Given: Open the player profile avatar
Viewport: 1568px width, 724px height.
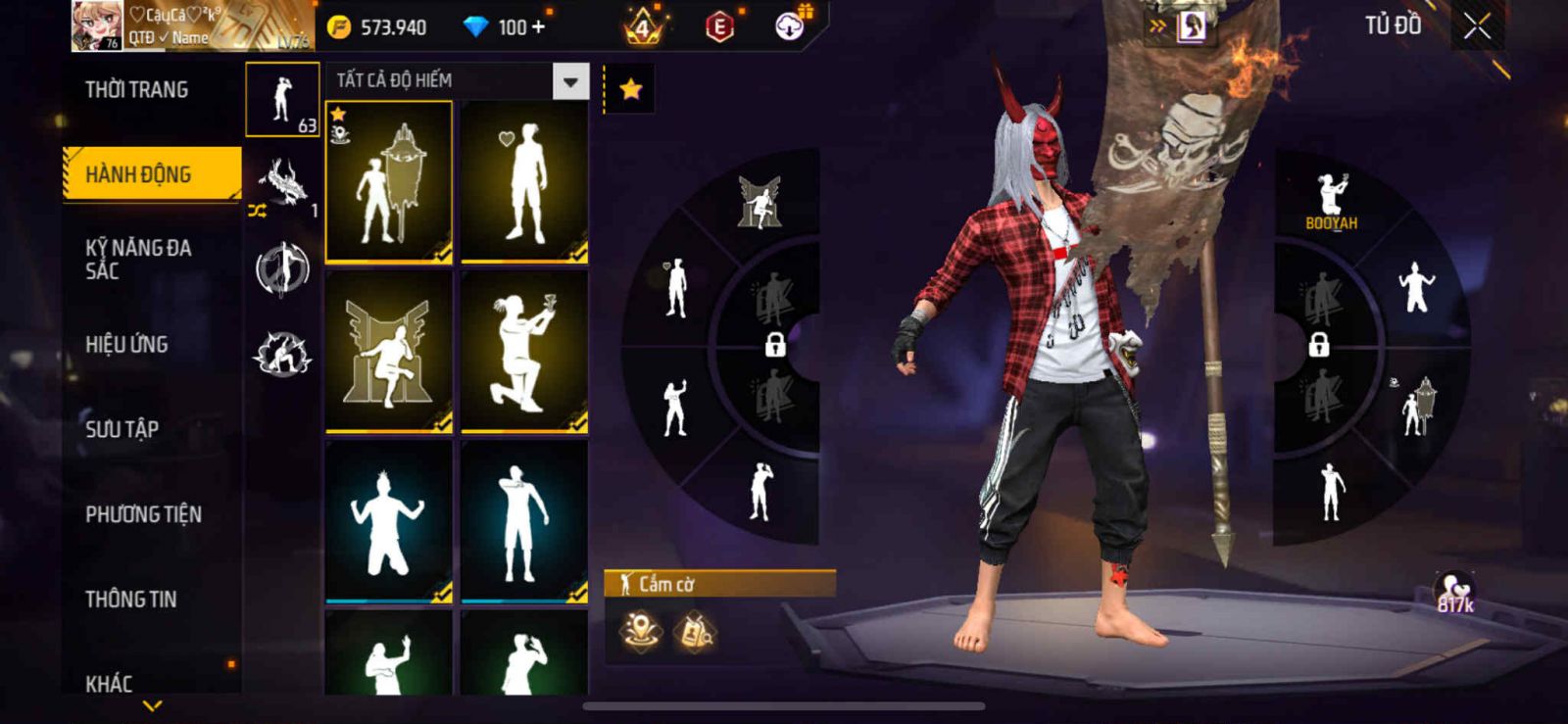Looking at the screenshot, I should tap(97, 25).
